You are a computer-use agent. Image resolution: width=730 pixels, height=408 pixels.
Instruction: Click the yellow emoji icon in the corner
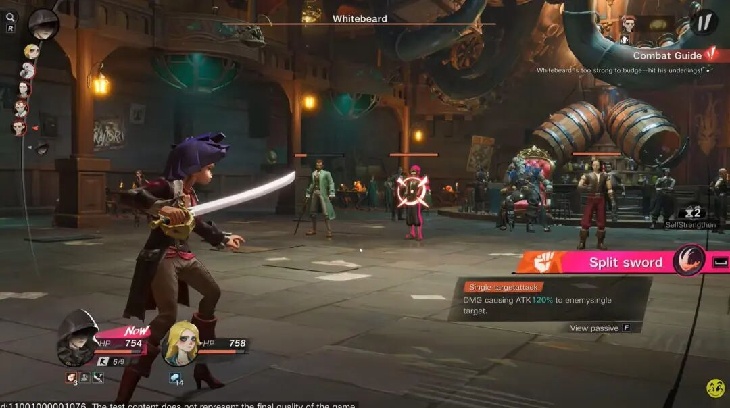(714, 387)
